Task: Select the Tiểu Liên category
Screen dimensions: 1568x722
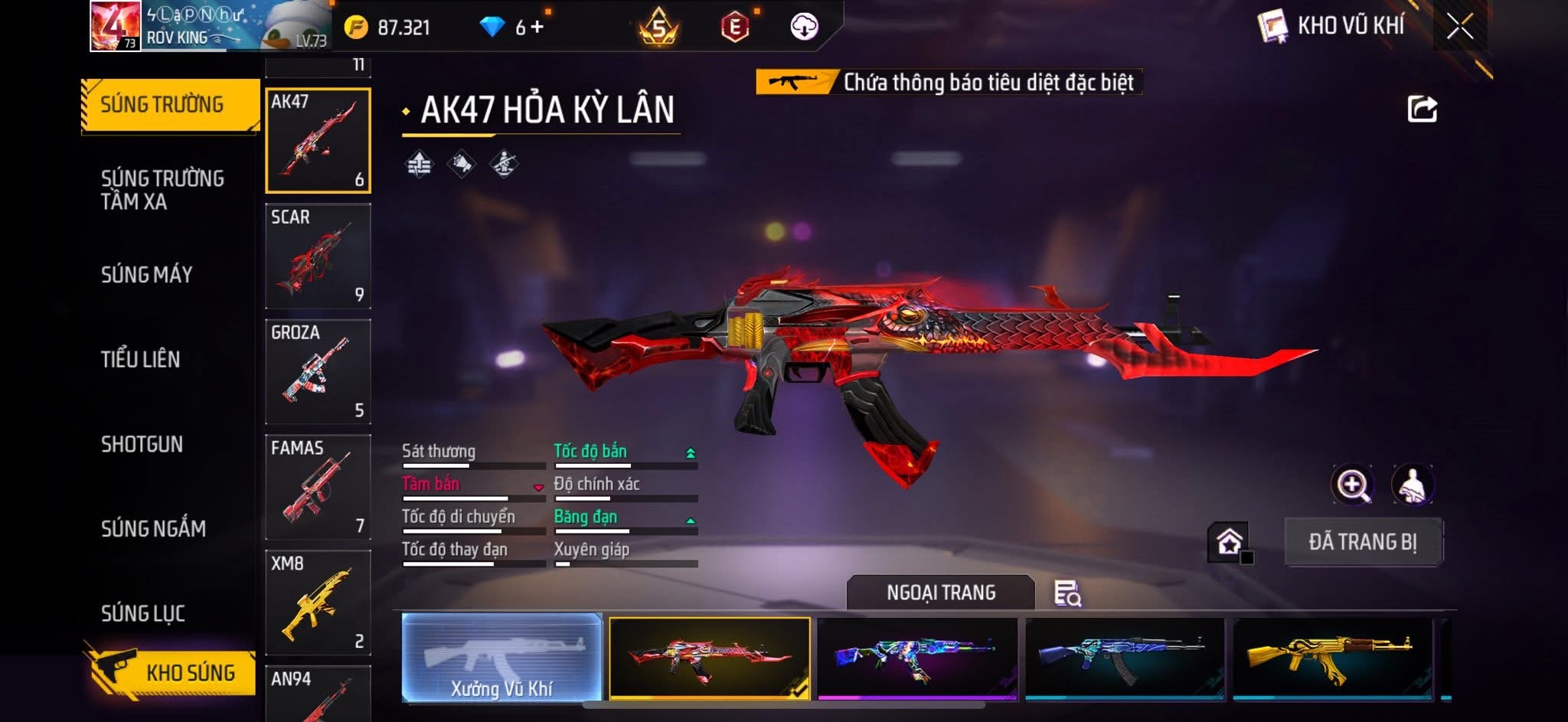Action: tap(140, 359)
